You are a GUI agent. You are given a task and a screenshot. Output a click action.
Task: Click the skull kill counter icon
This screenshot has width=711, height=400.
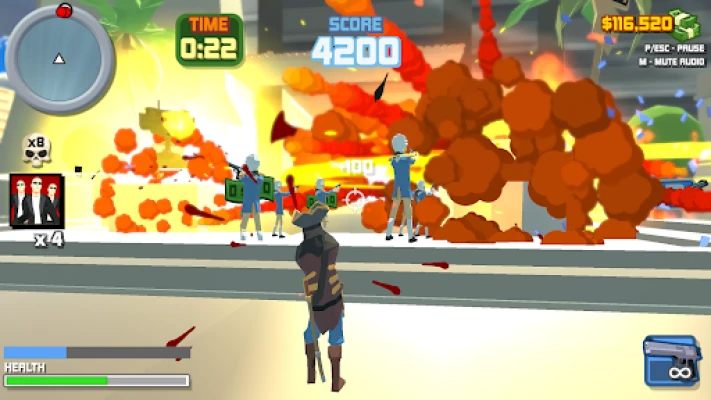click(x=37, y=151)
